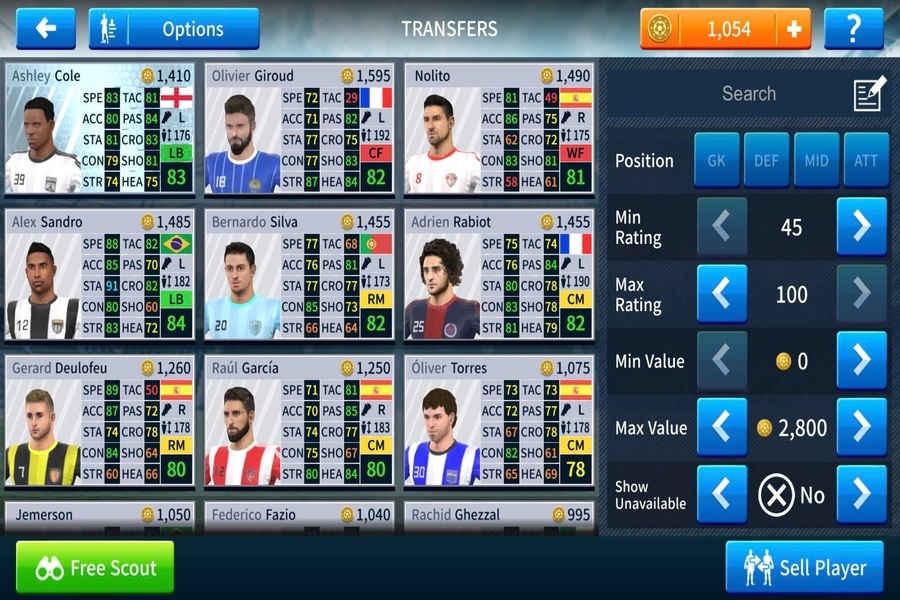Select Ashley Cole's player card
900x600 pixels.
tap(99, 130)
